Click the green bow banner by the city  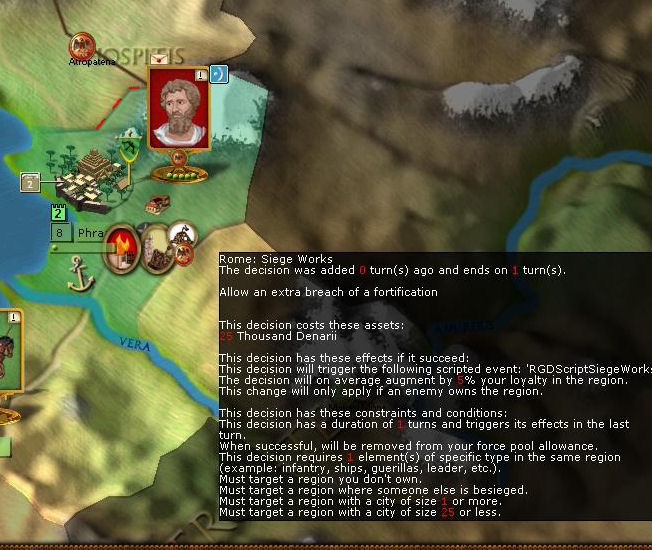129,152
